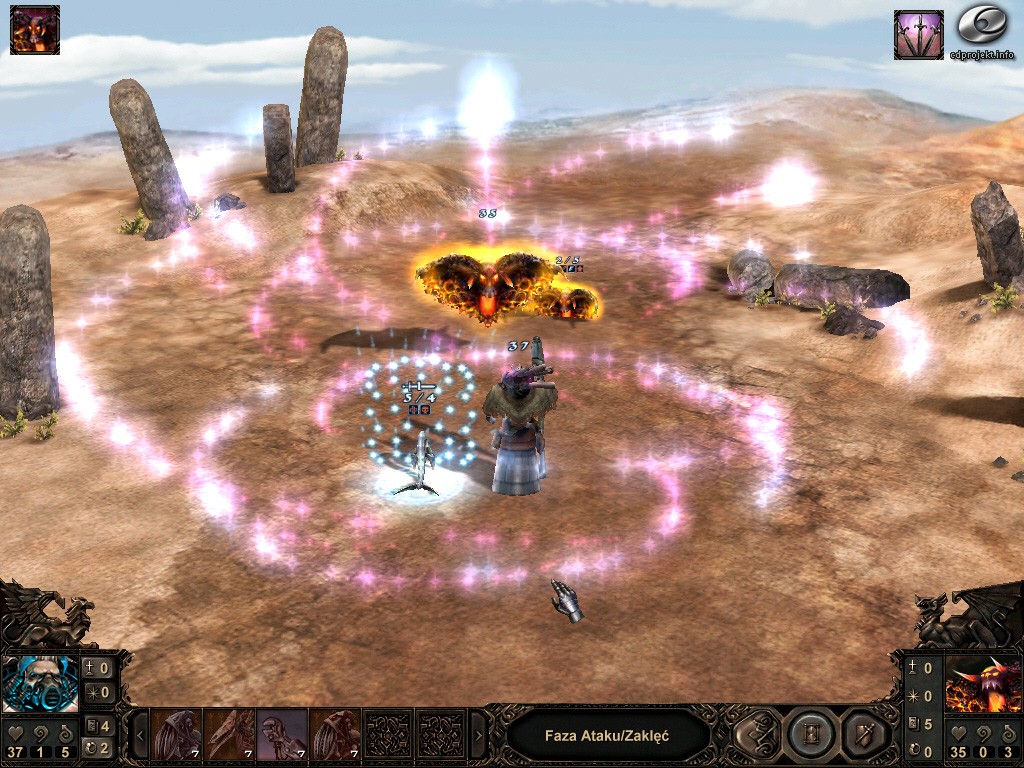This screenshot has width=1024, height=768.
Task: Click the demon icon in the top-left corner
Action: 35,29
